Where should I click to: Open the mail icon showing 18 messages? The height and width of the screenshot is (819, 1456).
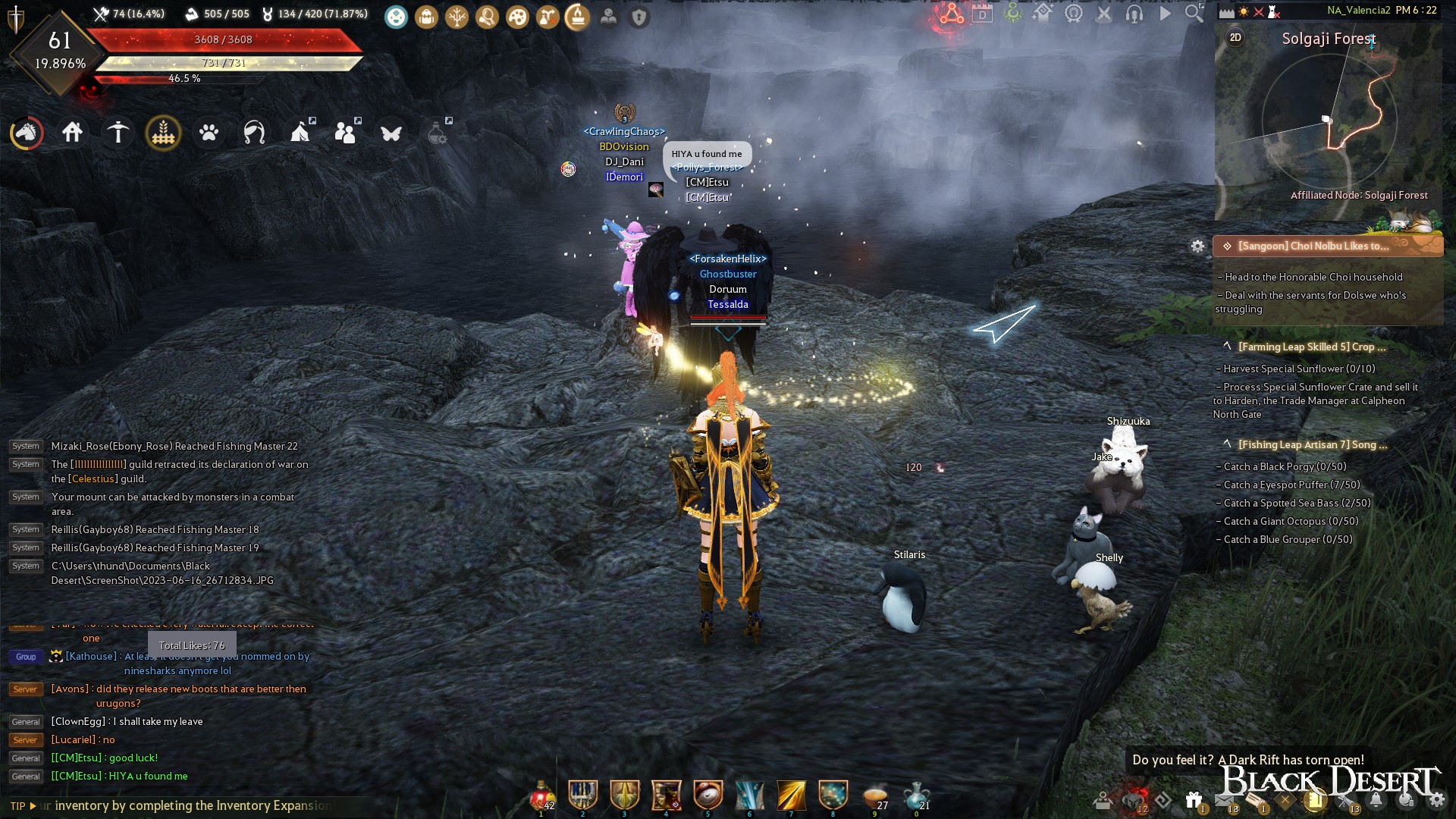point(1224,799)
